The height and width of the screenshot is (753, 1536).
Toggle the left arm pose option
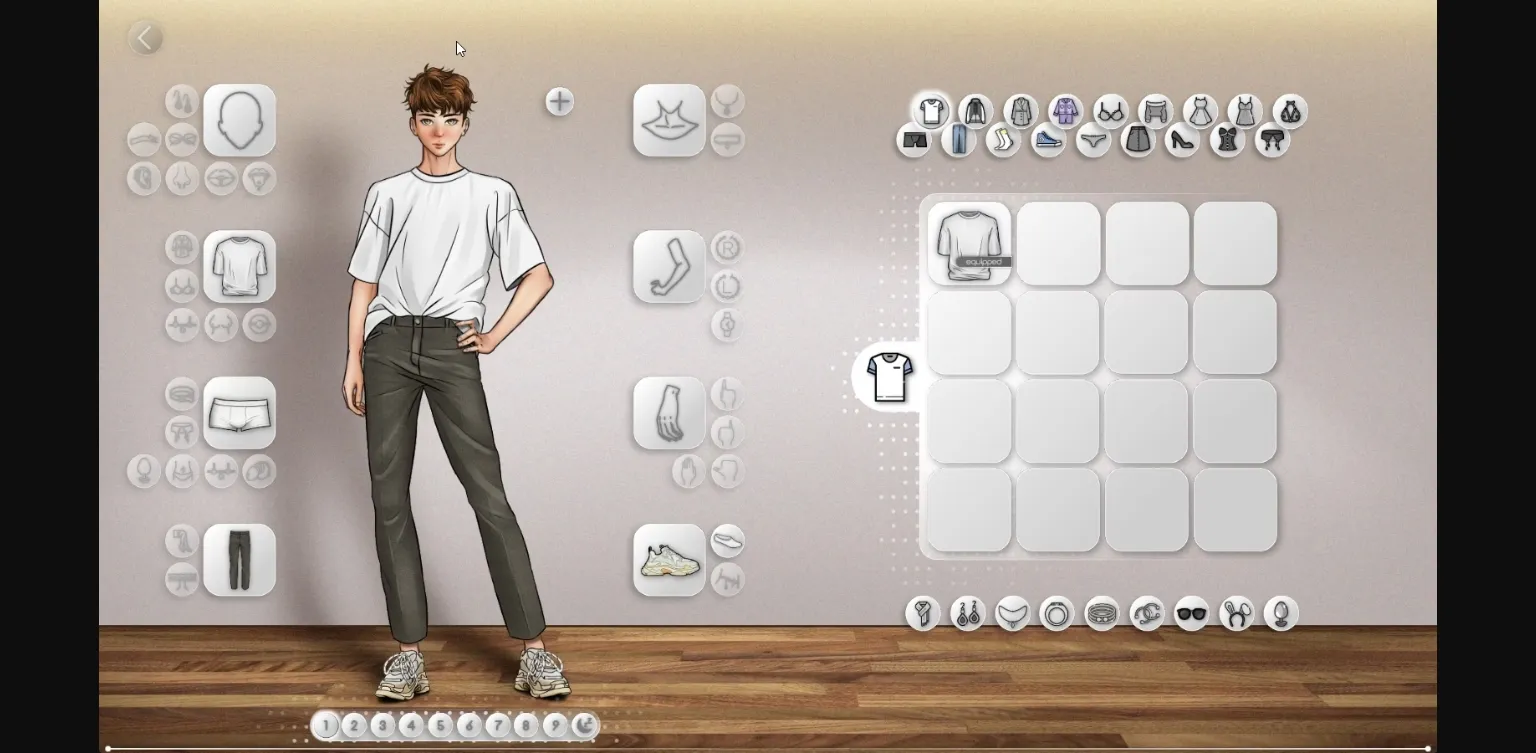(727, 286)
